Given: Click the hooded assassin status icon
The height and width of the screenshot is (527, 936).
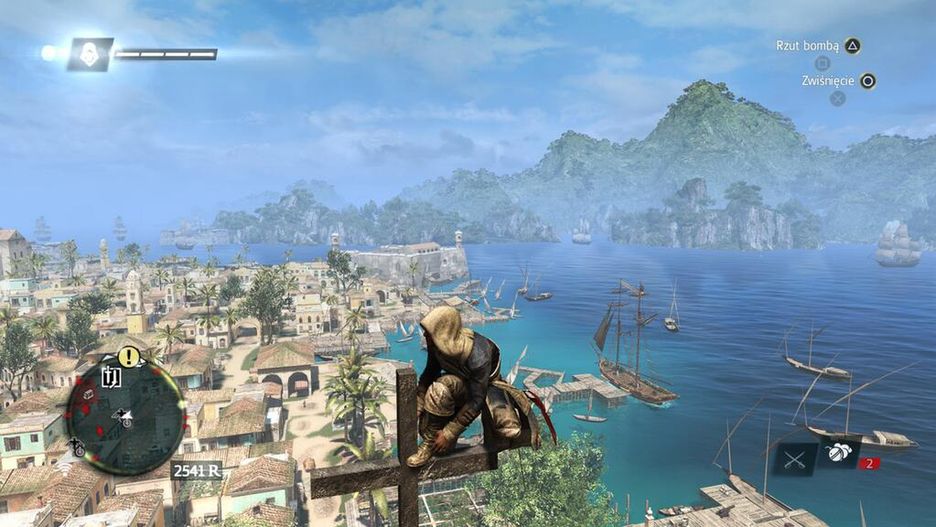Looking at the screenshot, I should (x=90, y=54).
